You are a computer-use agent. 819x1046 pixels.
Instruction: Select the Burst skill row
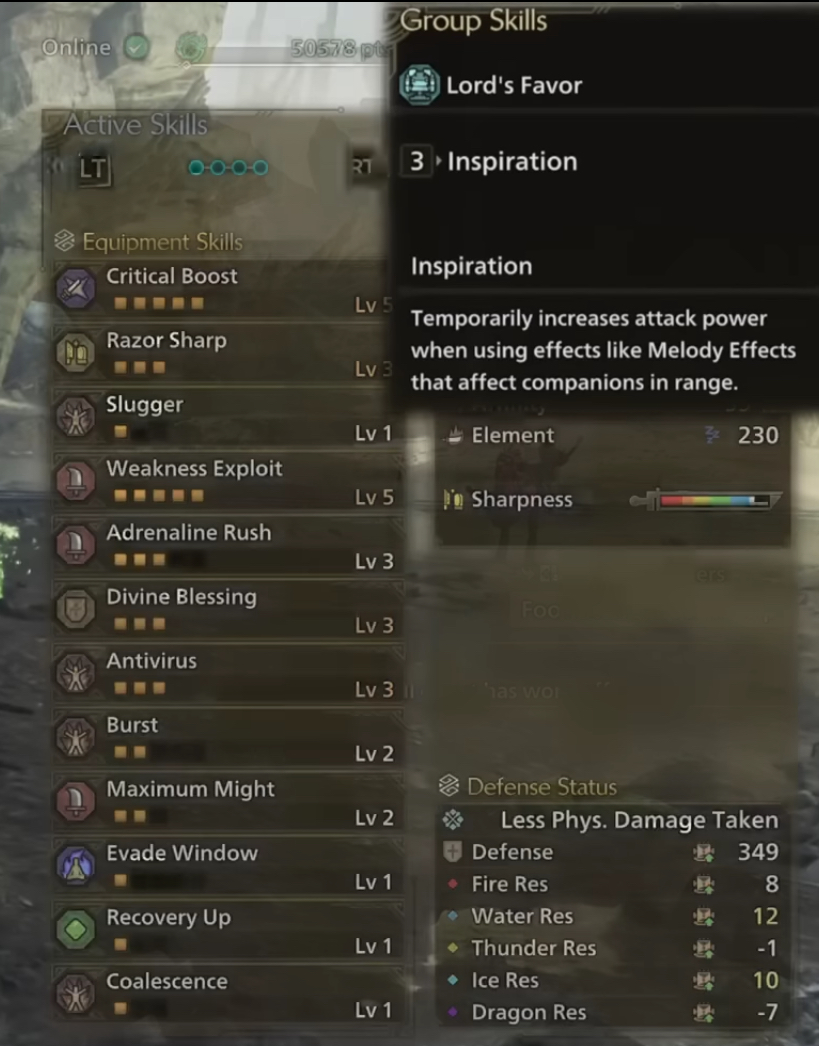(x=228, y=736)
